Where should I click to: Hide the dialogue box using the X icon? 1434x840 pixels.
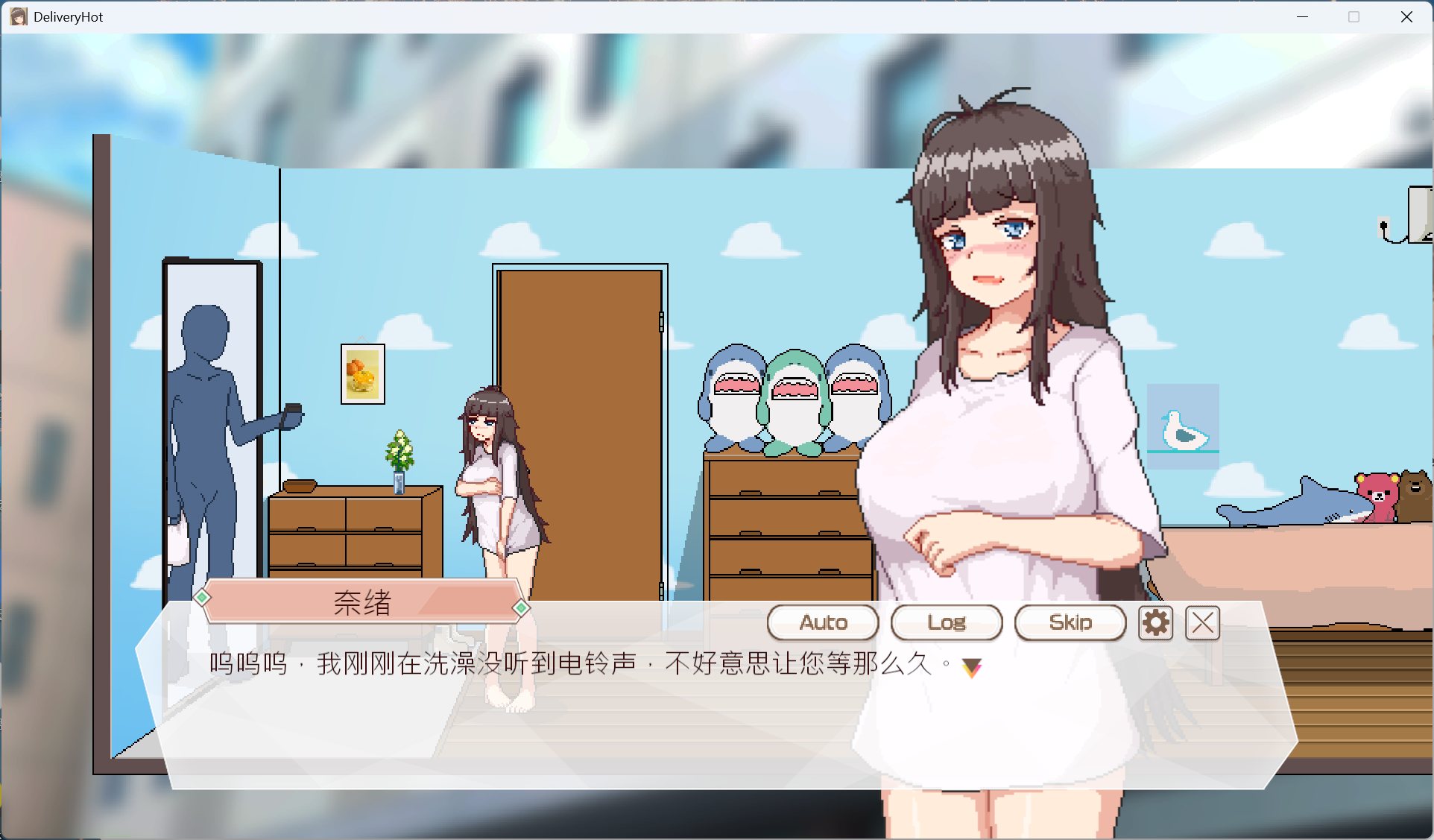pyautogui.click(x=1201, y=623)
